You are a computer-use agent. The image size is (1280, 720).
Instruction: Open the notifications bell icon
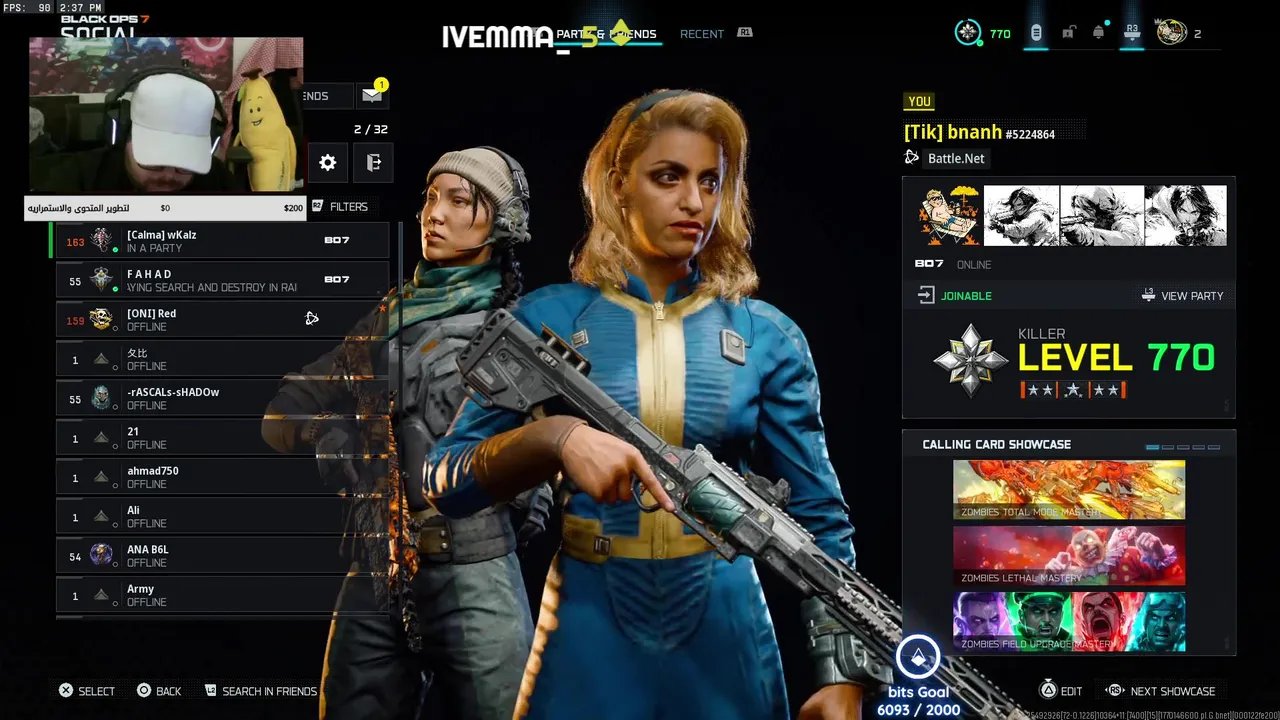coord(1099,33)
